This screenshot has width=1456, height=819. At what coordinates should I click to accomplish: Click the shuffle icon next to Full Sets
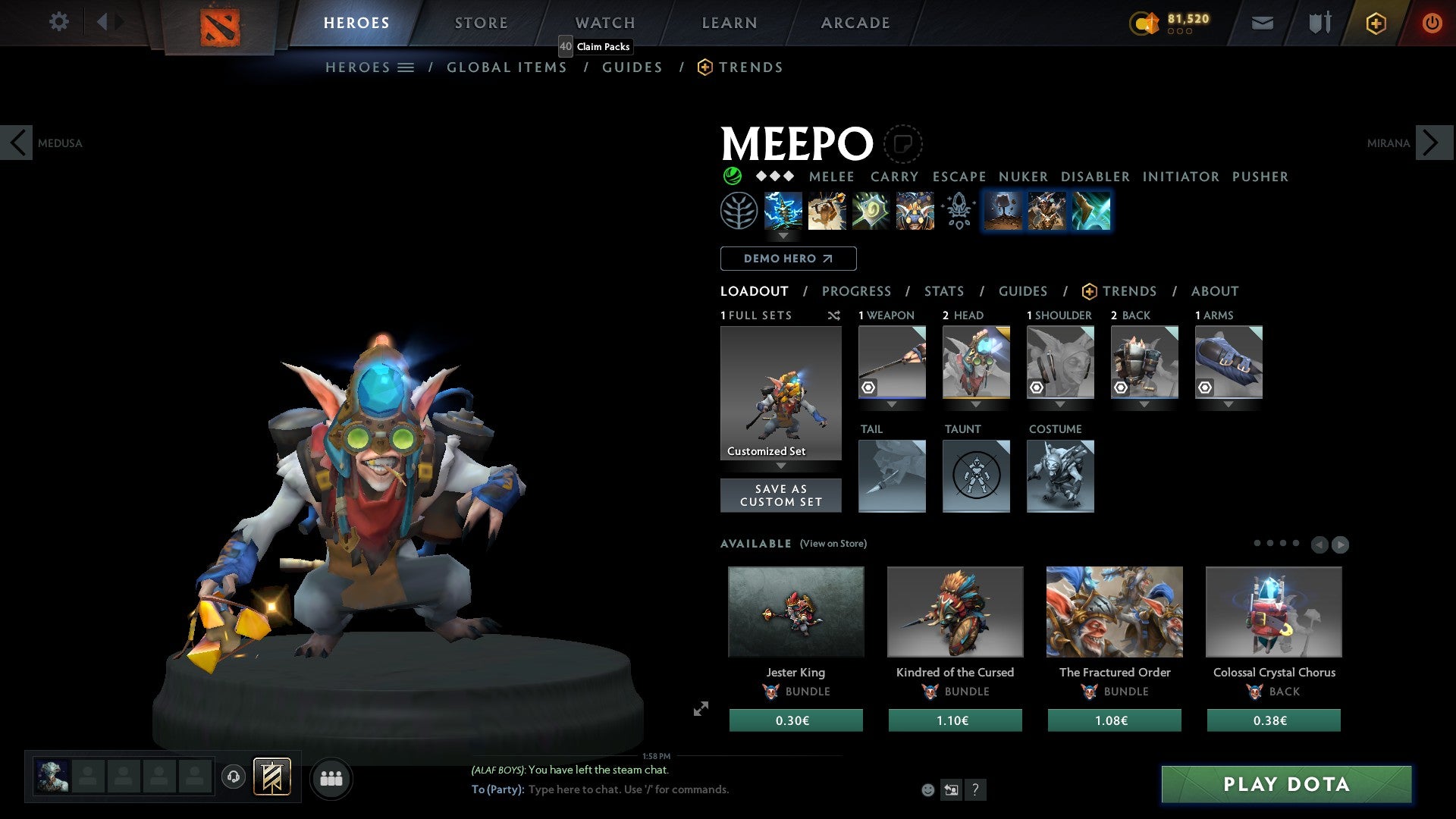[834, 315]
